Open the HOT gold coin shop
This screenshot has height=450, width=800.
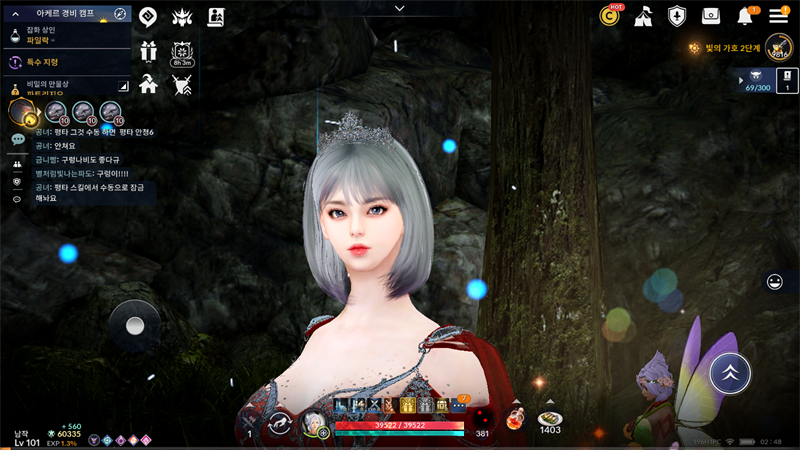coord(609,15)
